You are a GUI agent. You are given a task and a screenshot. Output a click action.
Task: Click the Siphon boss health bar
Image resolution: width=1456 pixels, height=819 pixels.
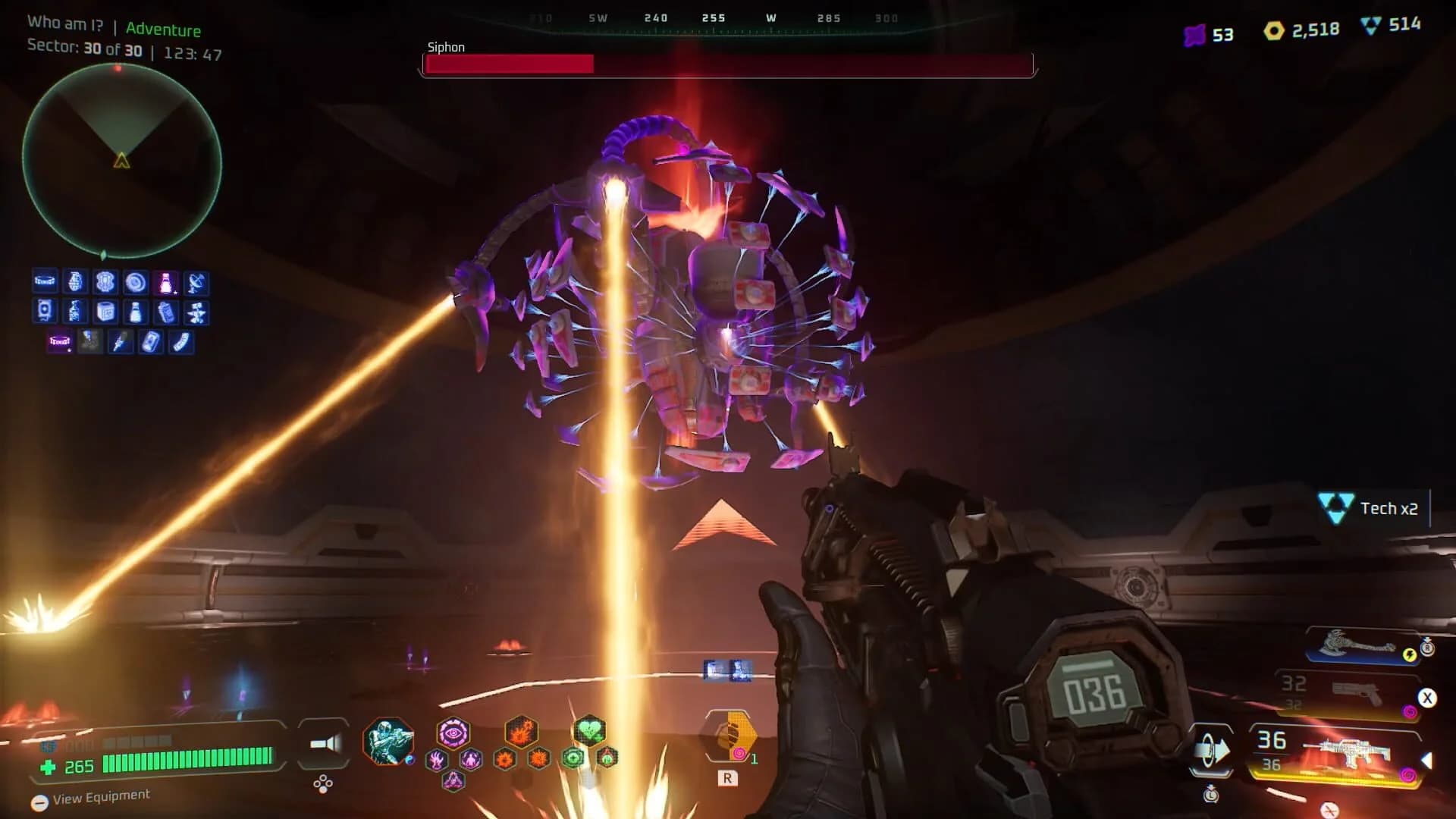point(728,65)
